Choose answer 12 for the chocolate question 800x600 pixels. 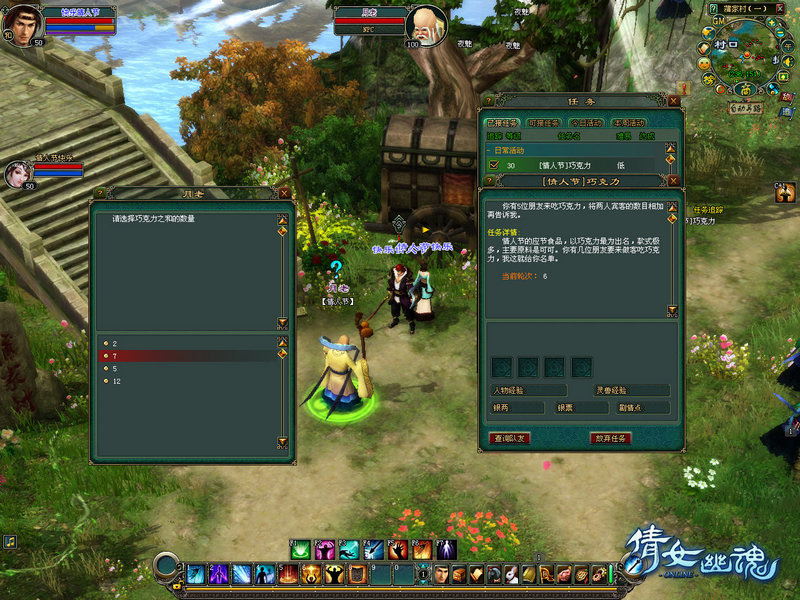(x=117, y=382)
